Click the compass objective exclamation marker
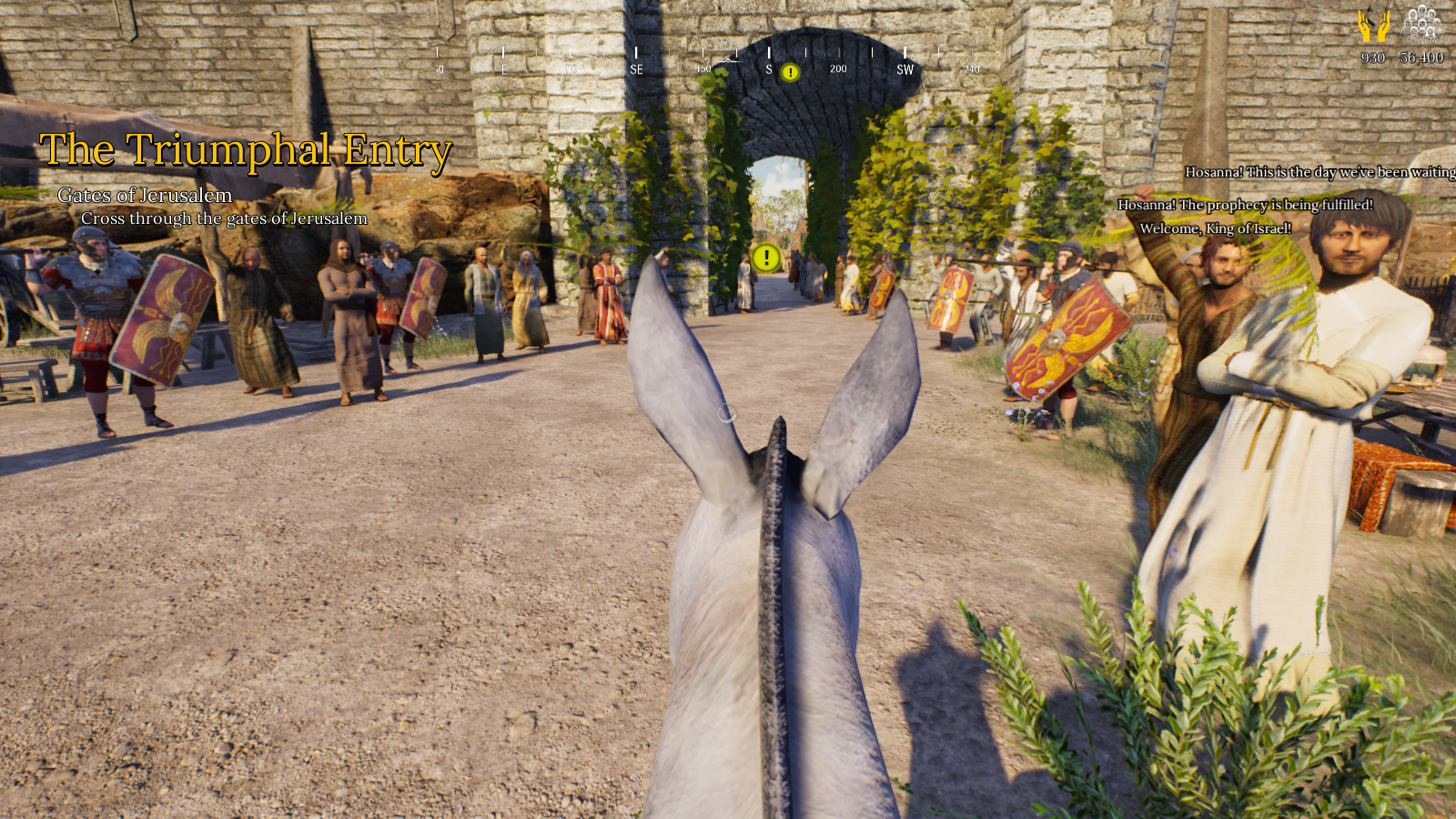The height and width of the screenshot is (819, 1456). point(790,72)
